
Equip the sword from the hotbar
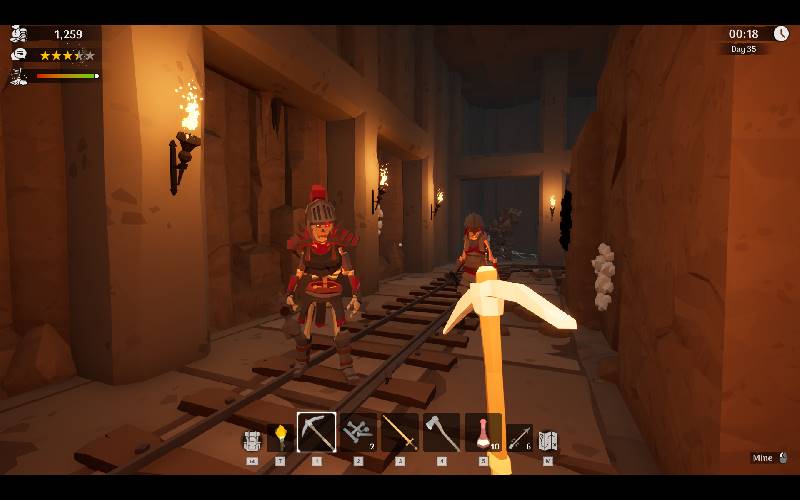pos(399,432)
